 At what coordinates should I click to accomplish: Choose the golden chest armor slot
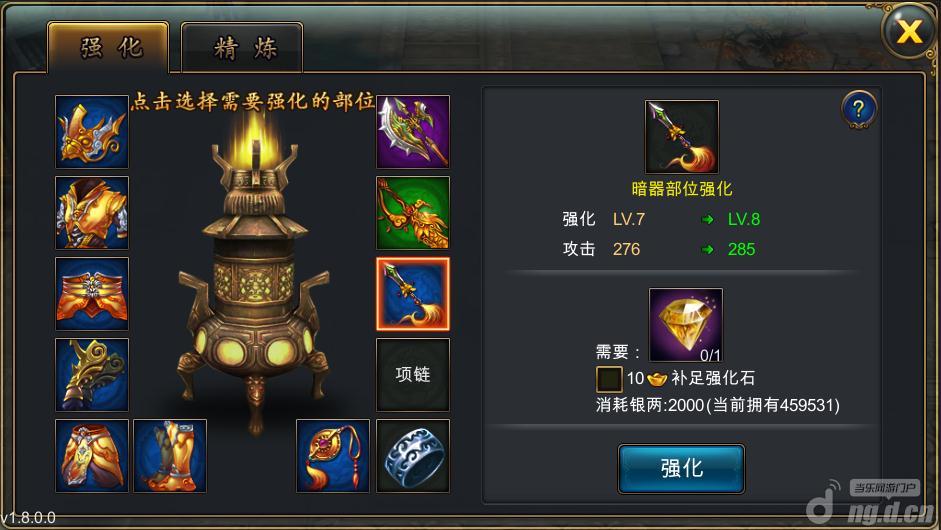coord(92,213)
